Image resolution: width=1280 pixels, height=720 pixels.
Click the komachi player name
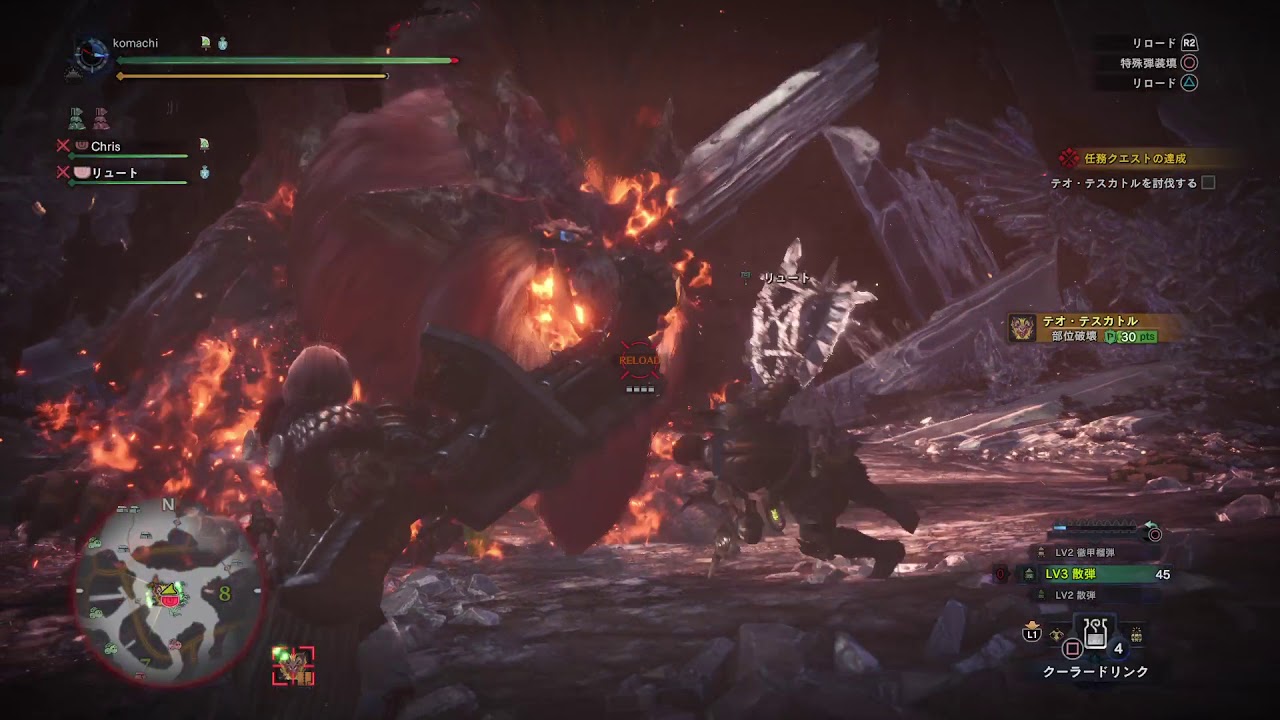tap(135, 43)
